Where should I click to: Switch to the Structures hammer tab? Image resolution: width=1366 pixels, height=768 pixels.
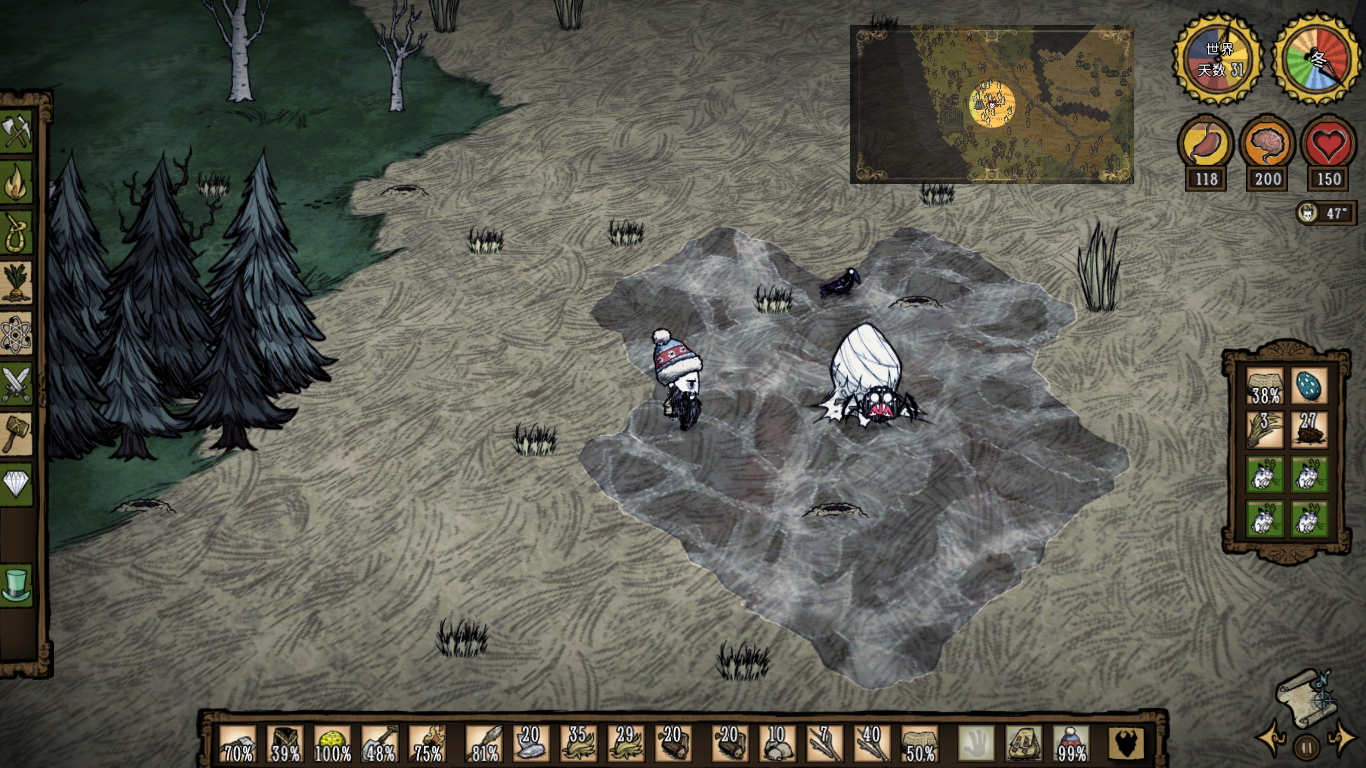pyautogui.click(x=17, y=433)
